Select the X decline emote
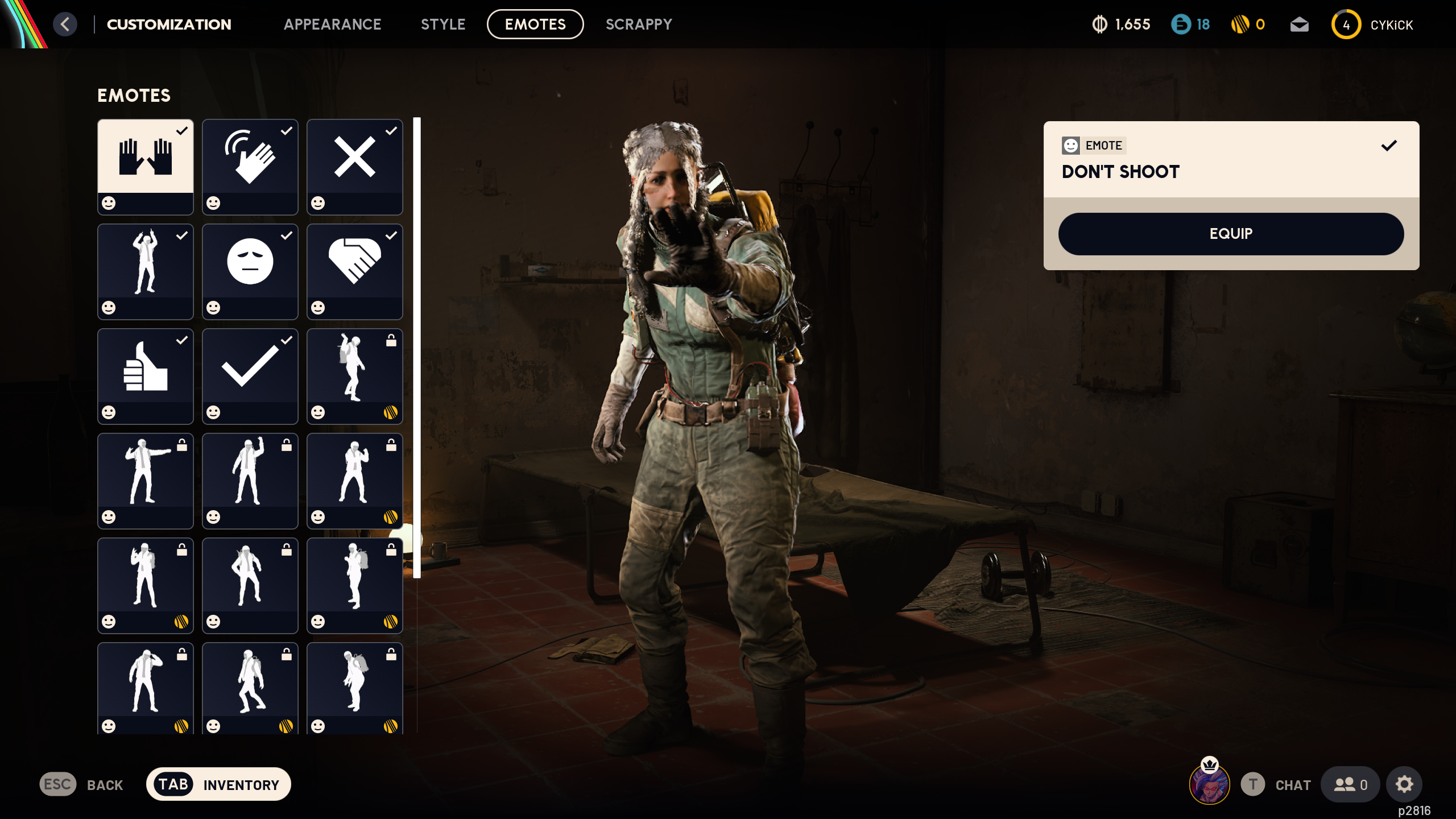Screen dimensions: 1456x819 355,167
